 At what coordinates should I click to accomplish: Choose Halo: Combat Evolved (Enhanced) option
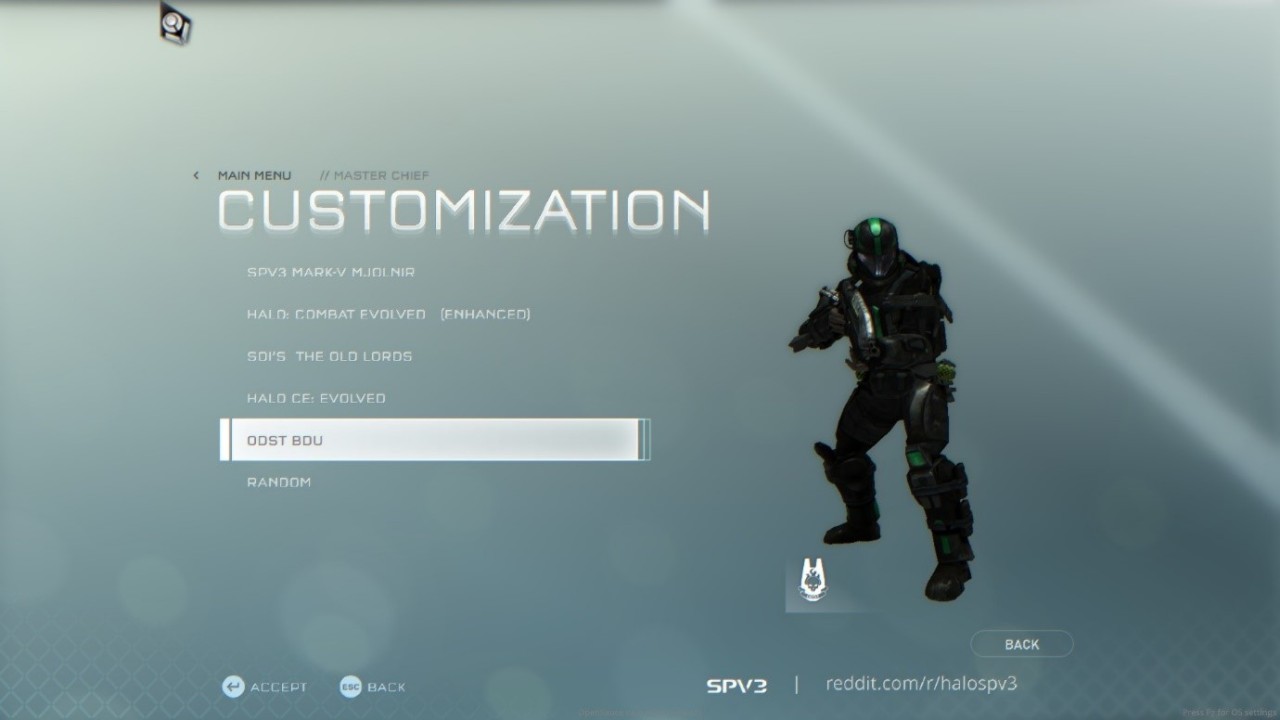tap(388, 314)
